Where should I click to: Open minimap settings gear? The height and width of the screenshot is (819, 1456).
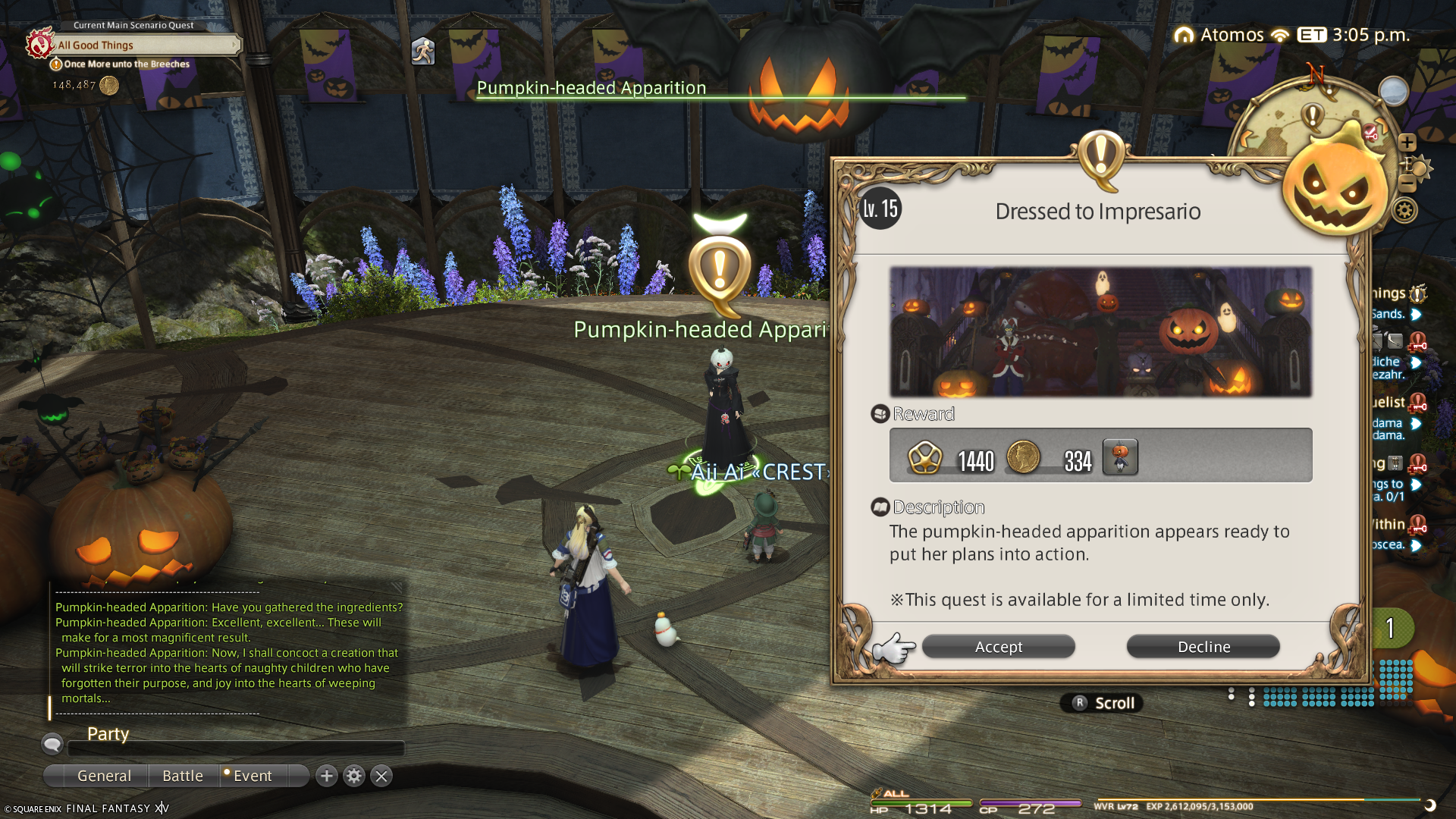click(1404, 210)
